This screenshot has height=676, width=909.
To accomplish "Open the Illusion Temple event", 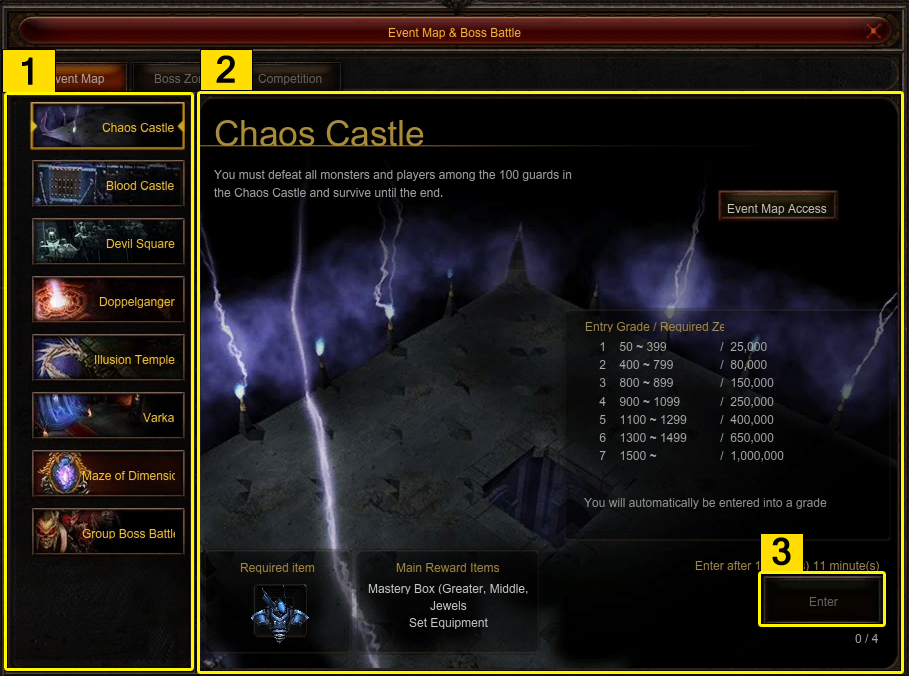I will tap(108, 359).
